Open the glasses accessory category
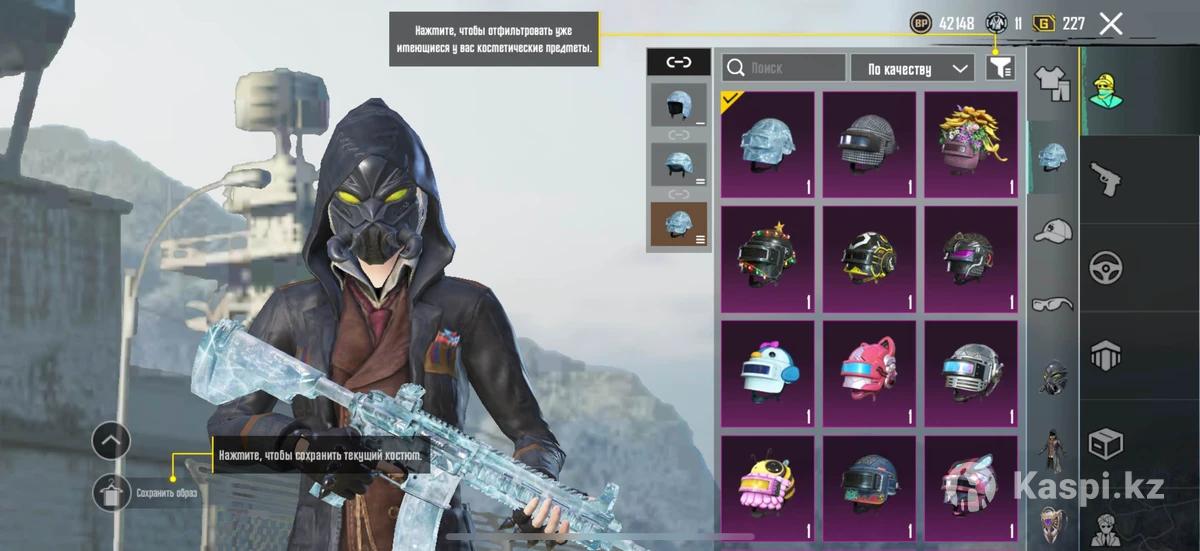 coord(1053,304)
